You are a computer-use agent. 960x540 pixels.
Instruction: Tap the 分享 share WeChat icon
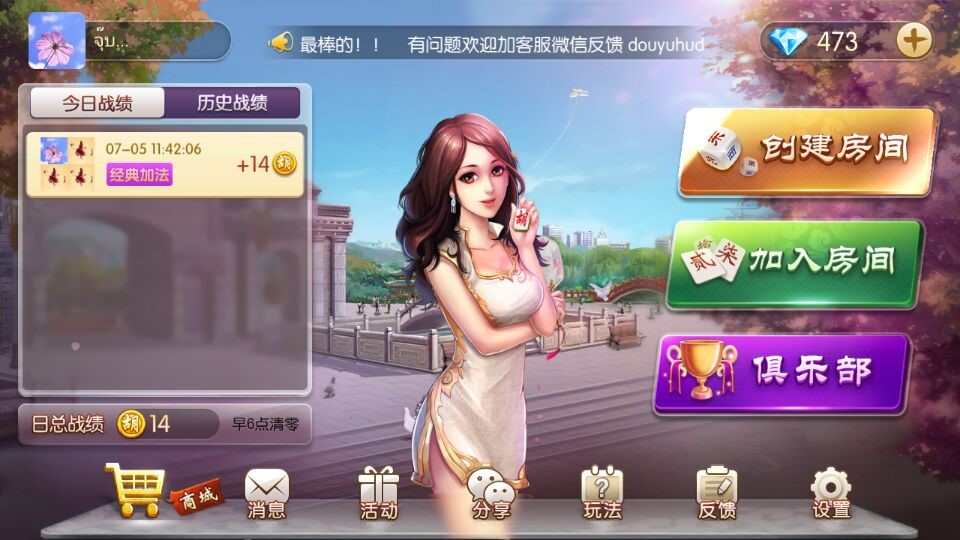[x=491, y=493]
